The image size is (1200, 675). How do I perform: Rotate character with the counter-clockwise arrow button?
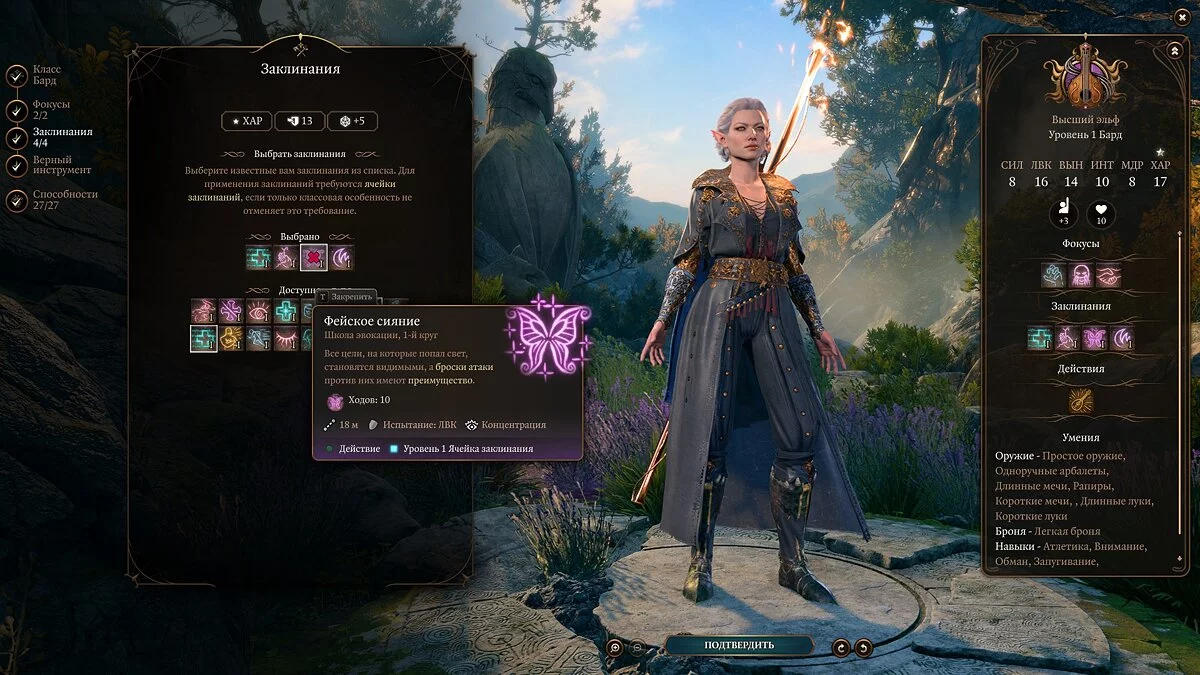(x=863, y=647)
